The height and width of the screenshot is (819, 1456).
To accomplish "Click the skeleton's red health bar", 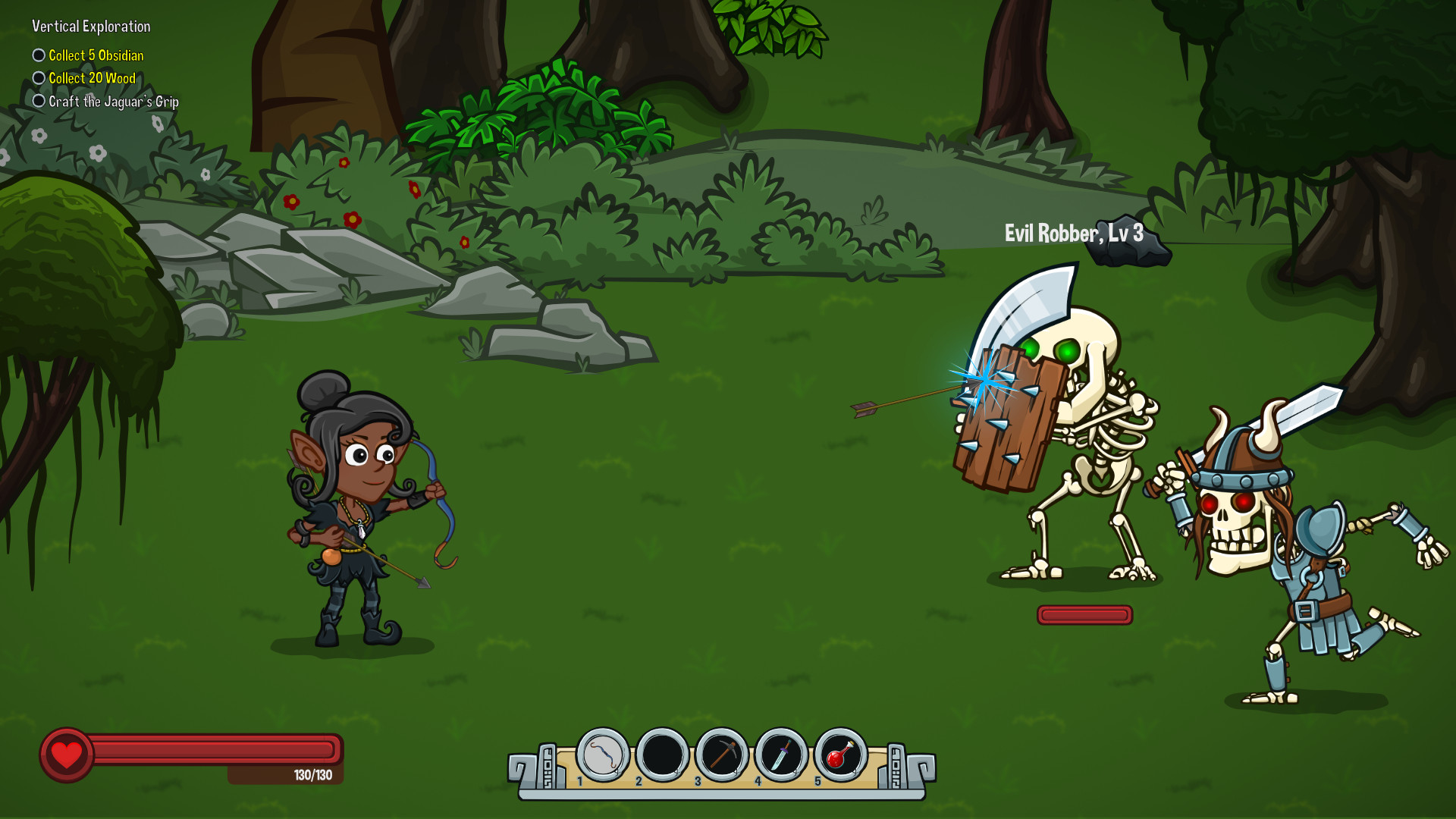I will point(1084,615).
